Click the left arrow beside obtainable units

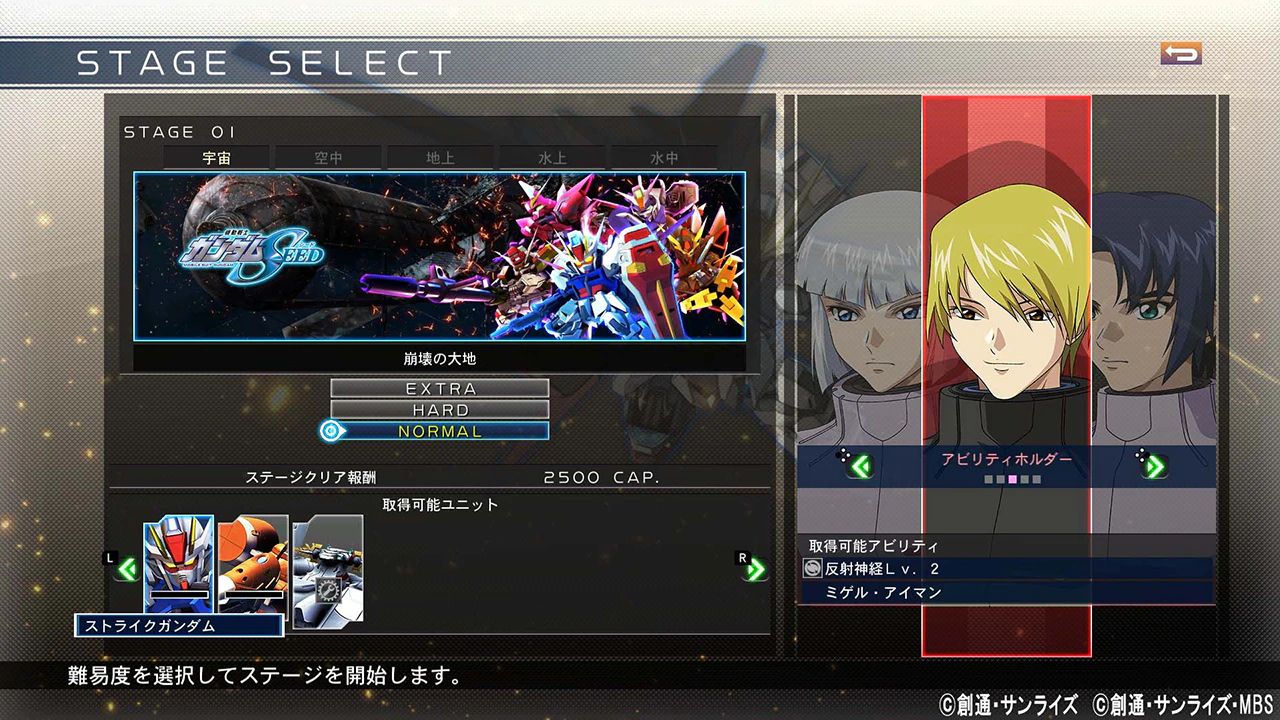coord(127,570)
